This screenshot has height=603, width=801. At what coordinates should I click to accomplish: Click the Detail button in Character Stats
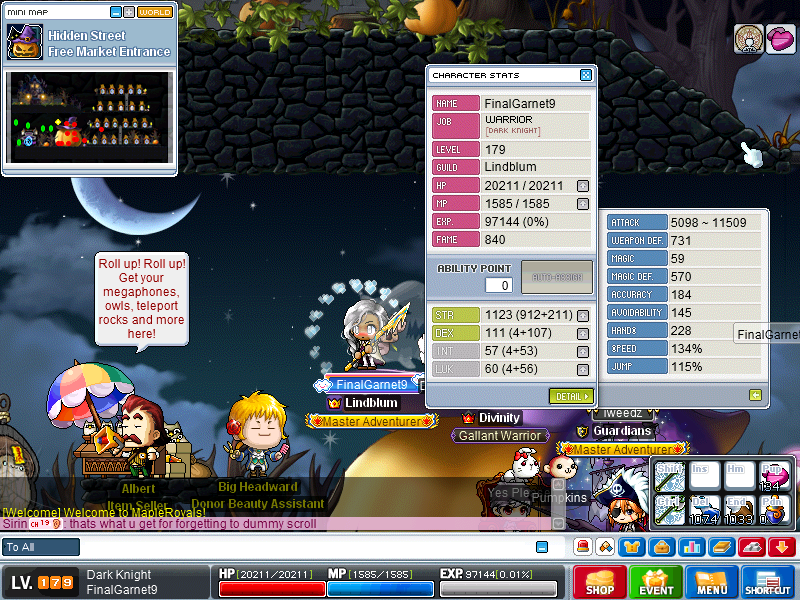click(571, 396)
